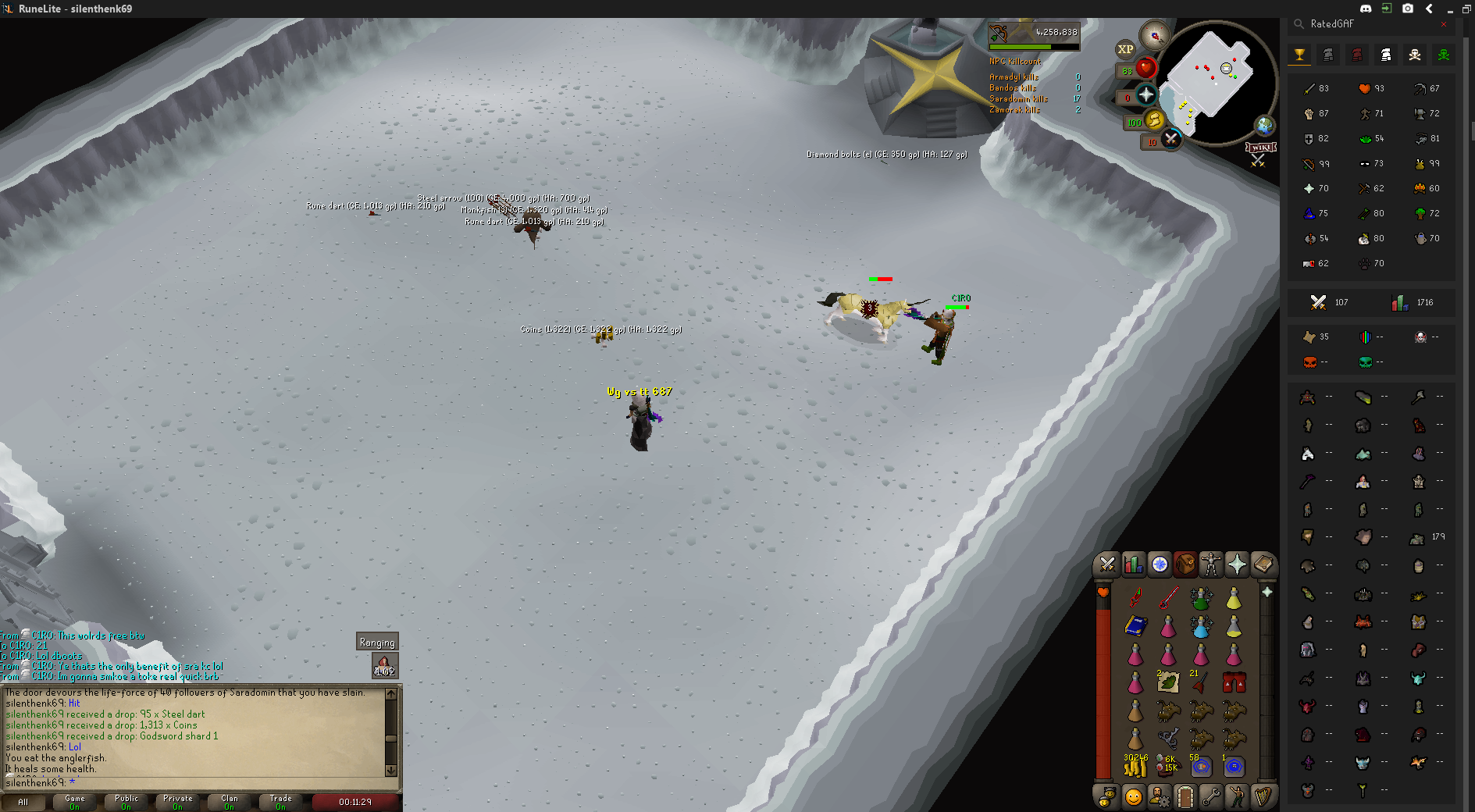Activate the quick-prayers orb
This screenshot has height=812, width=1475.
(1145, 95)
